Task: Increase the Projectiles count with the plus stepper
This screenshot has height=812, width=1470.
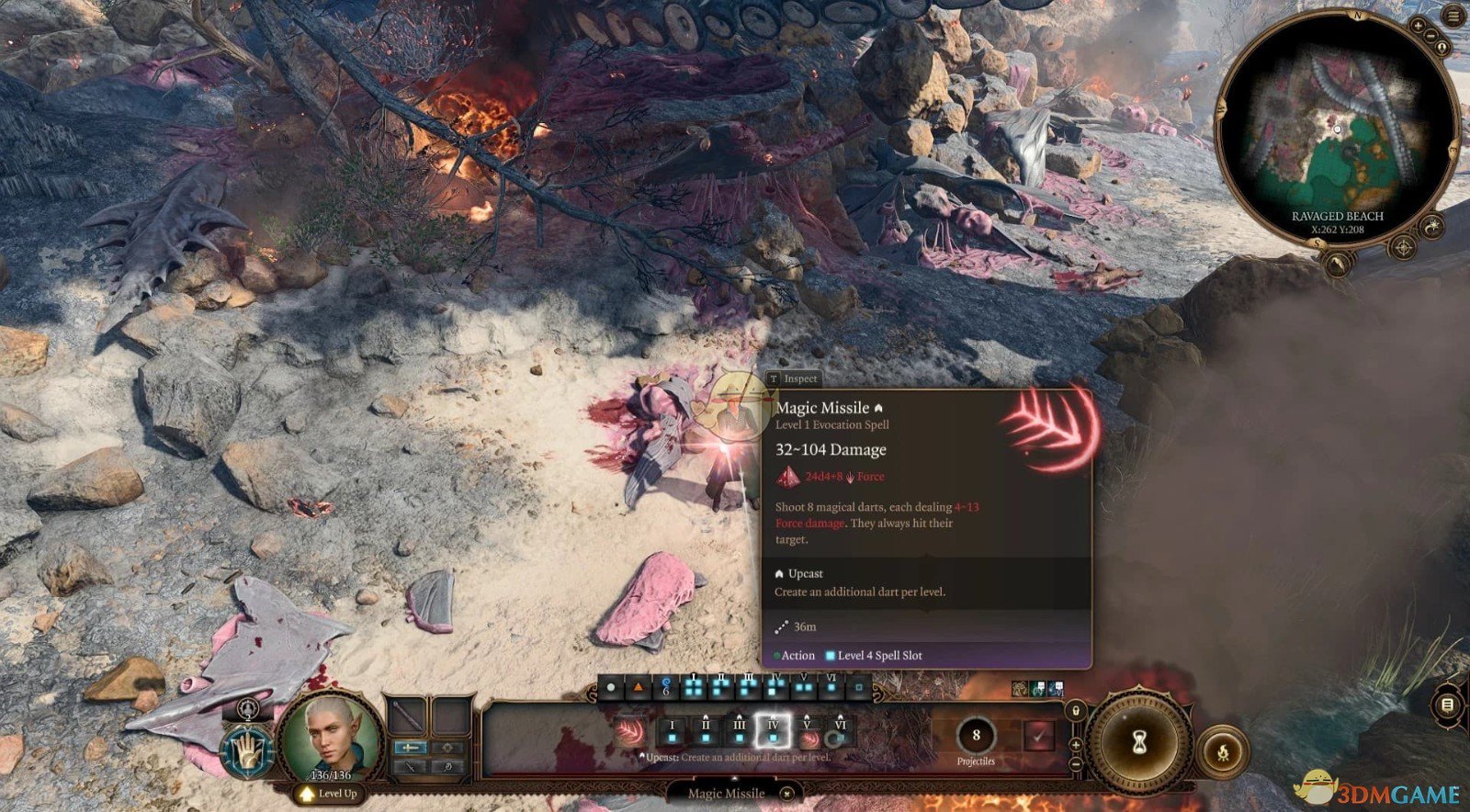Action: tap(1076, 744)
